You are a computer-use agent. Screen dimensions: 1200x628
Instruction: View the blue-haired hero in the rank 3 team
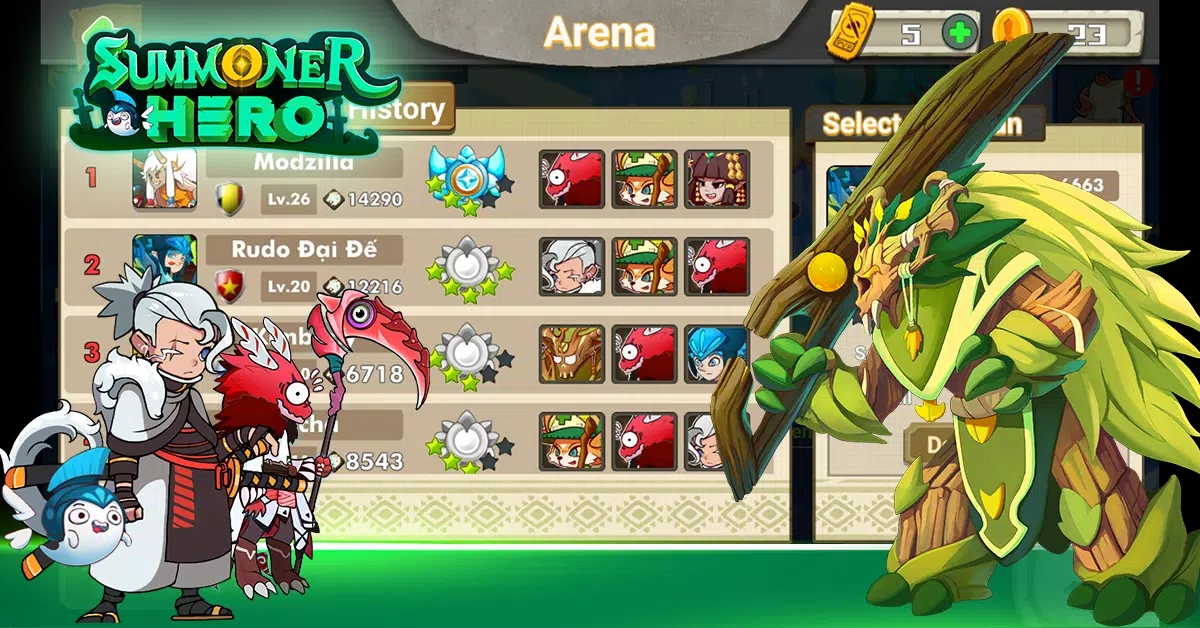click(x=717, y=354)
